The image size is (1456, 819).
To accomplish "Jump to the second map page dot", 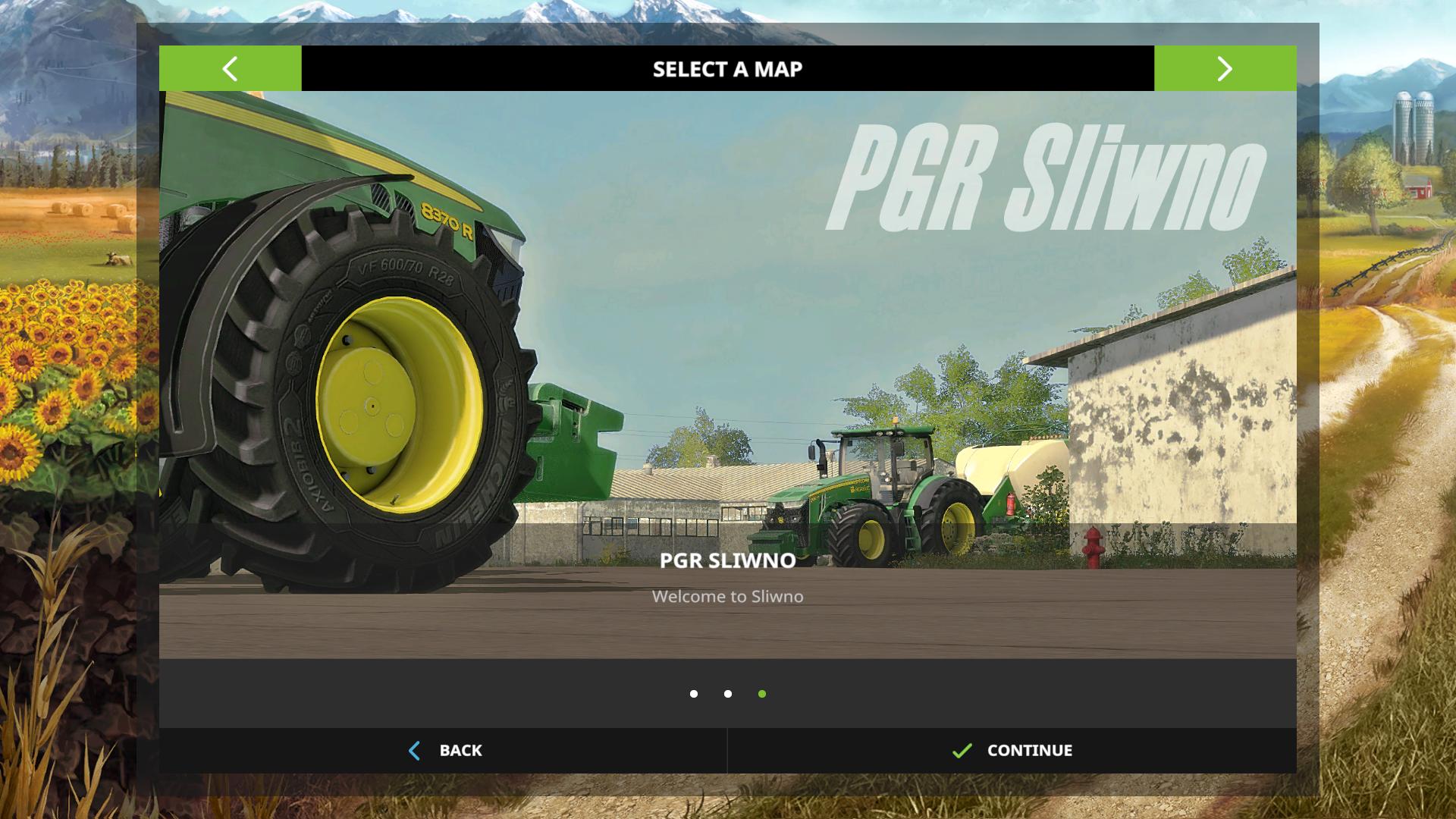I will 728,694.
